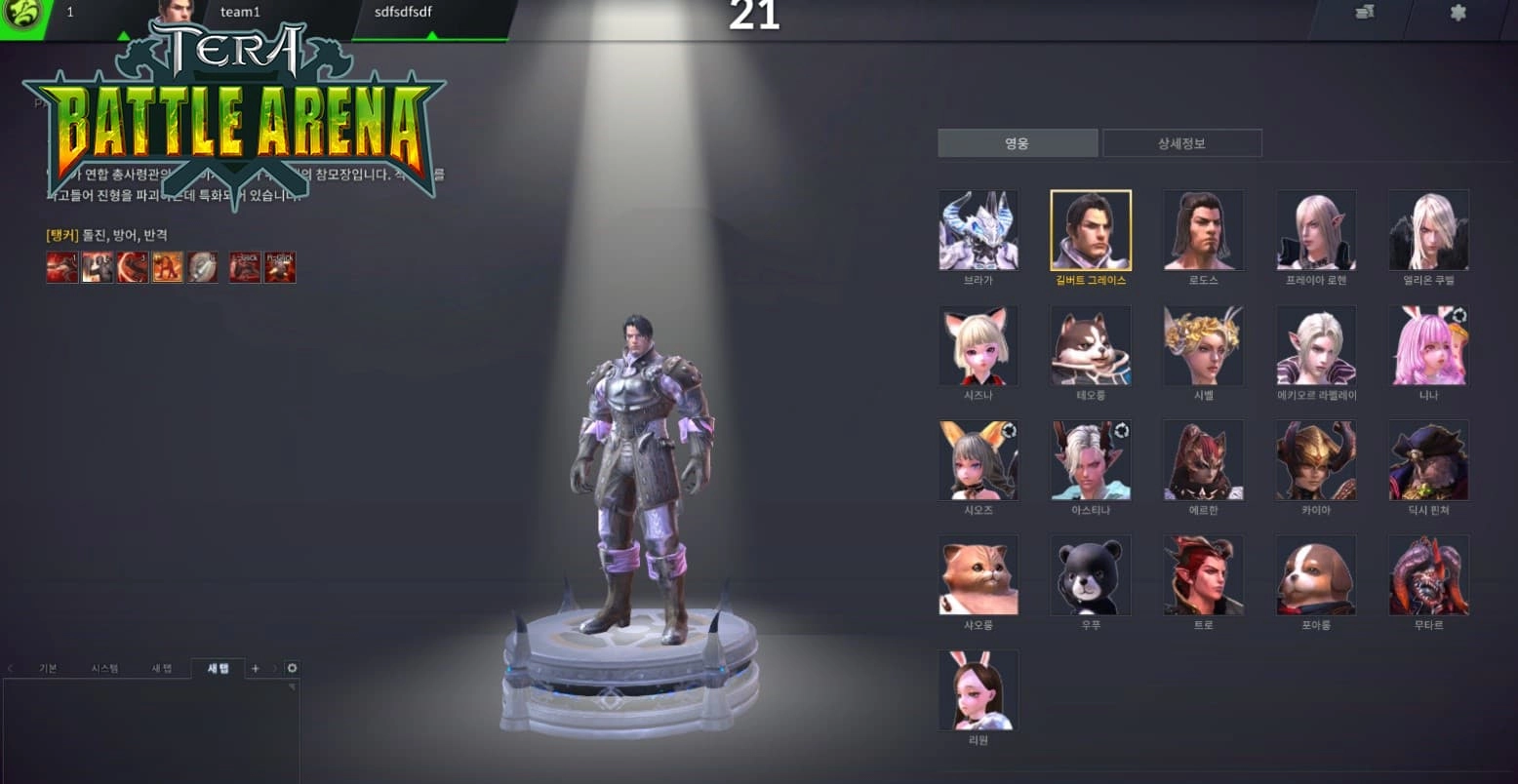The image size is (1518, 784).
Task: Open the chat settings gear icon
Action: coord(291,668)
